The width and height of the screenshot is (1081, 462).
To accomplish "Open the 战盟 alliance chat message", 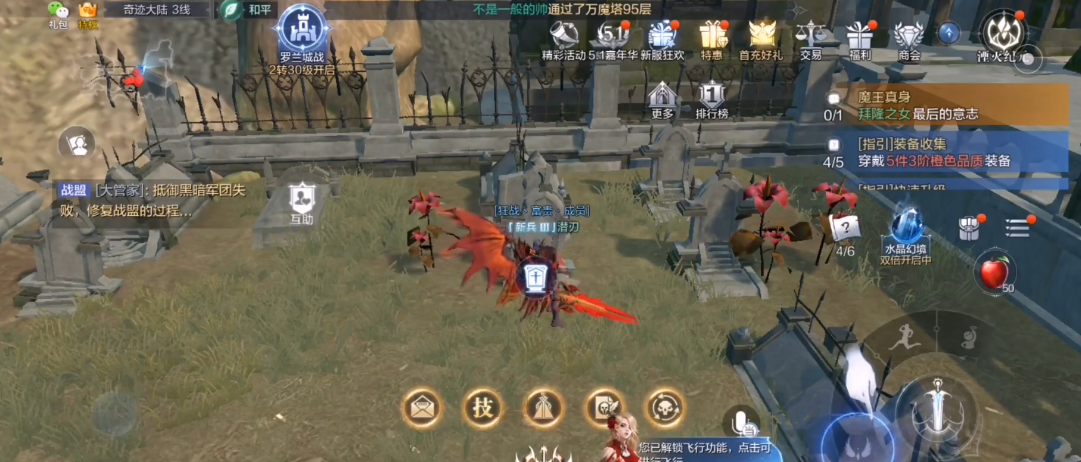I will (150, 200).
